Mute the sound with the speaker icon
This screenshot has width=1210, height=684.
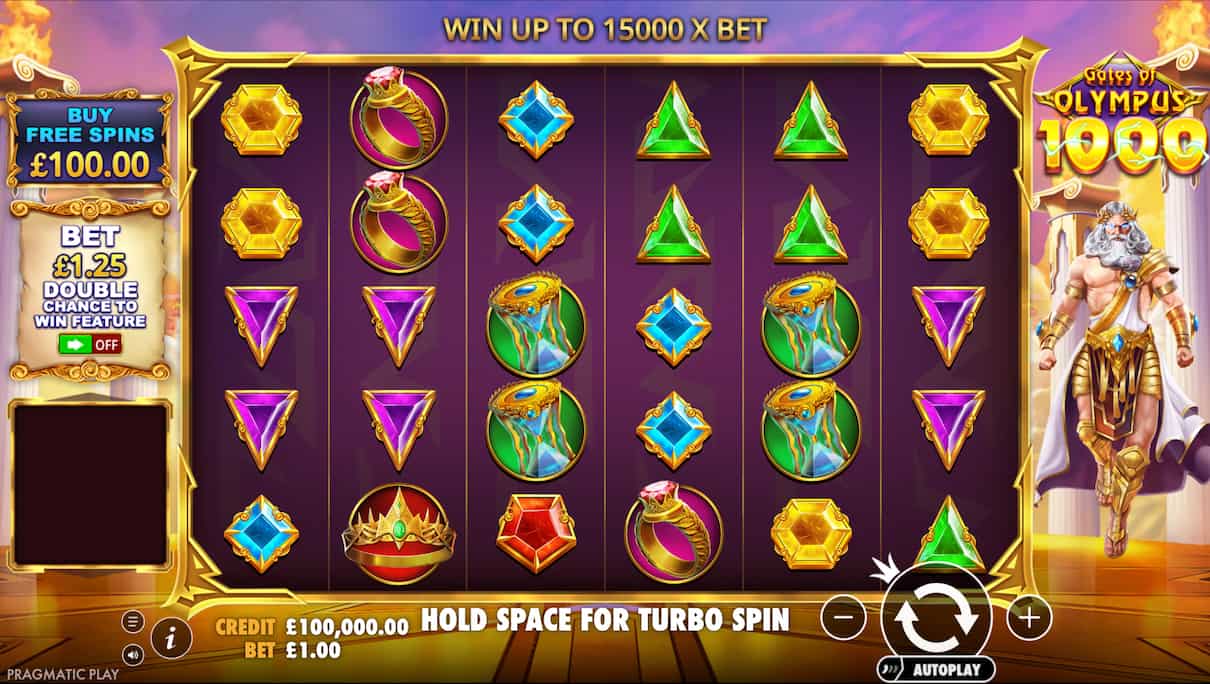(x=132, y=655)
